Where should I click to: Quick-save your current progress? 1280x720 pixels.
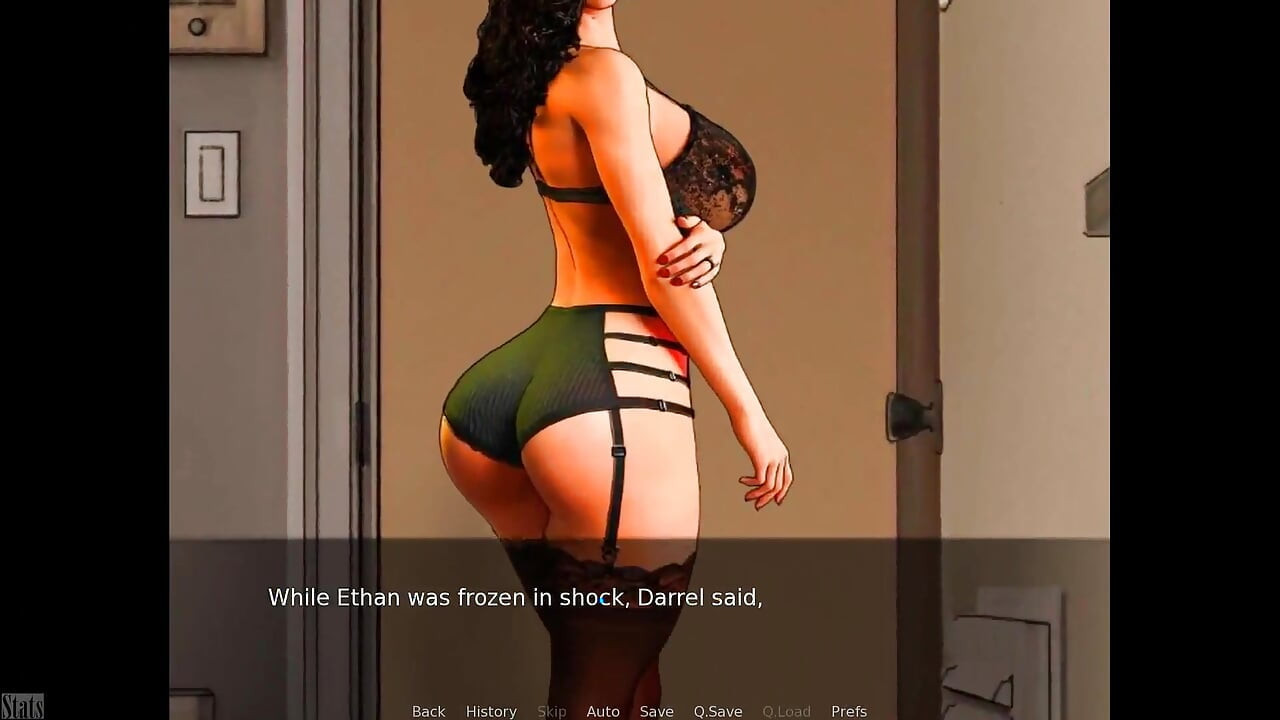coord(718,710)
